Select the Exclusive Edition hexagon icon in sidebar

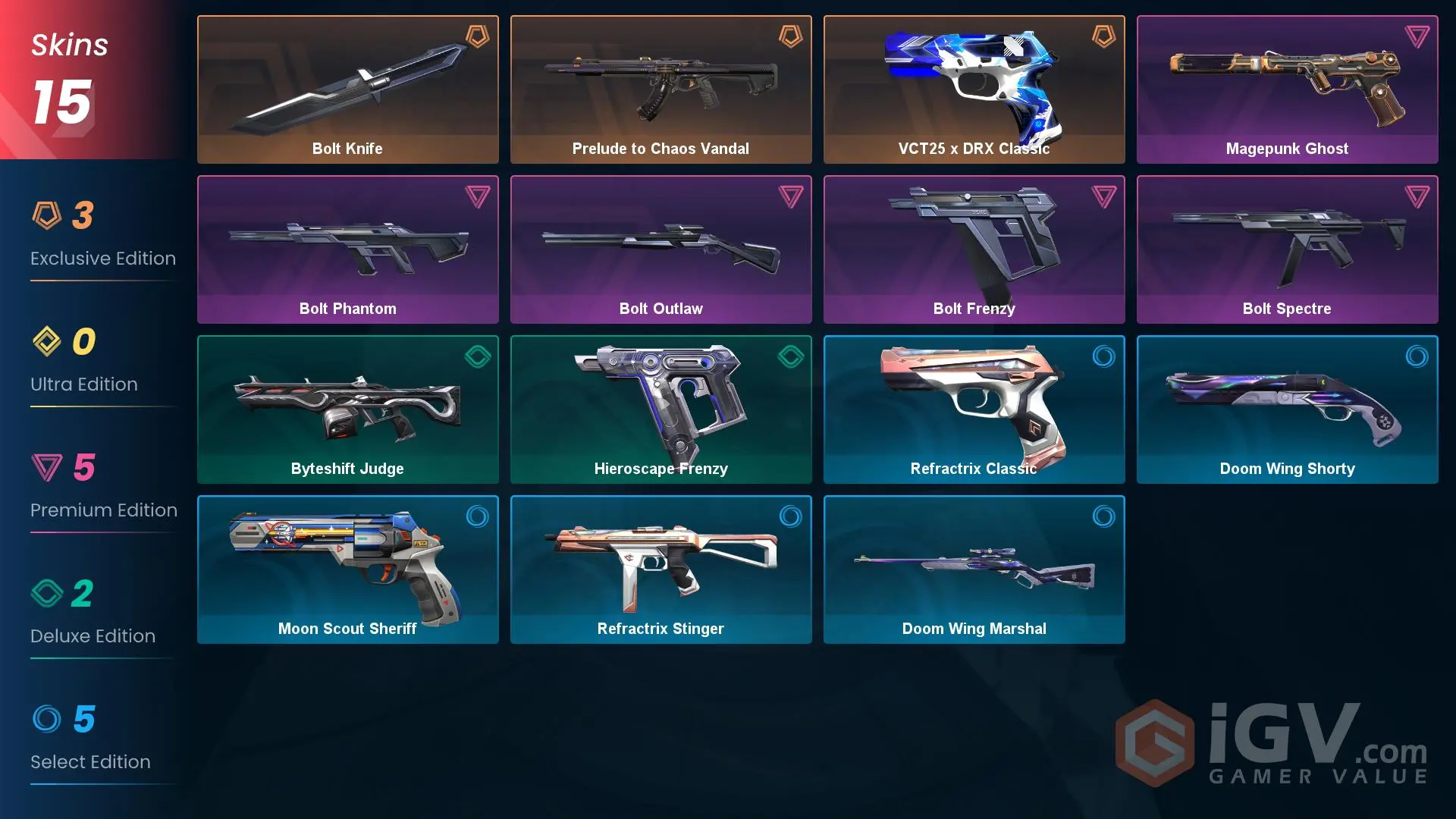(x=47, y=216)
